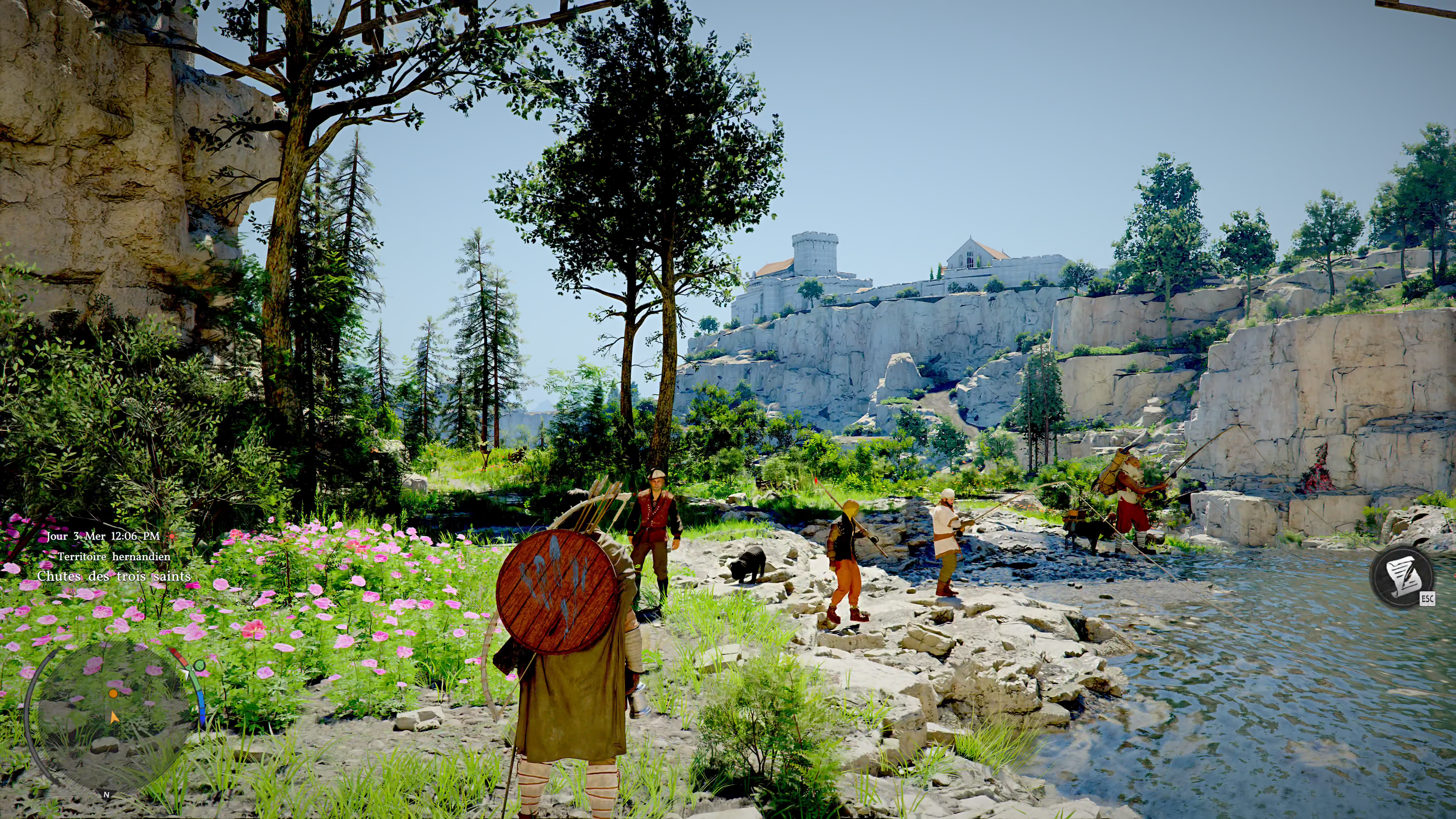Click the green face icon beside the minimap
The image size is (1456, 819).
[x=199, y=665]
